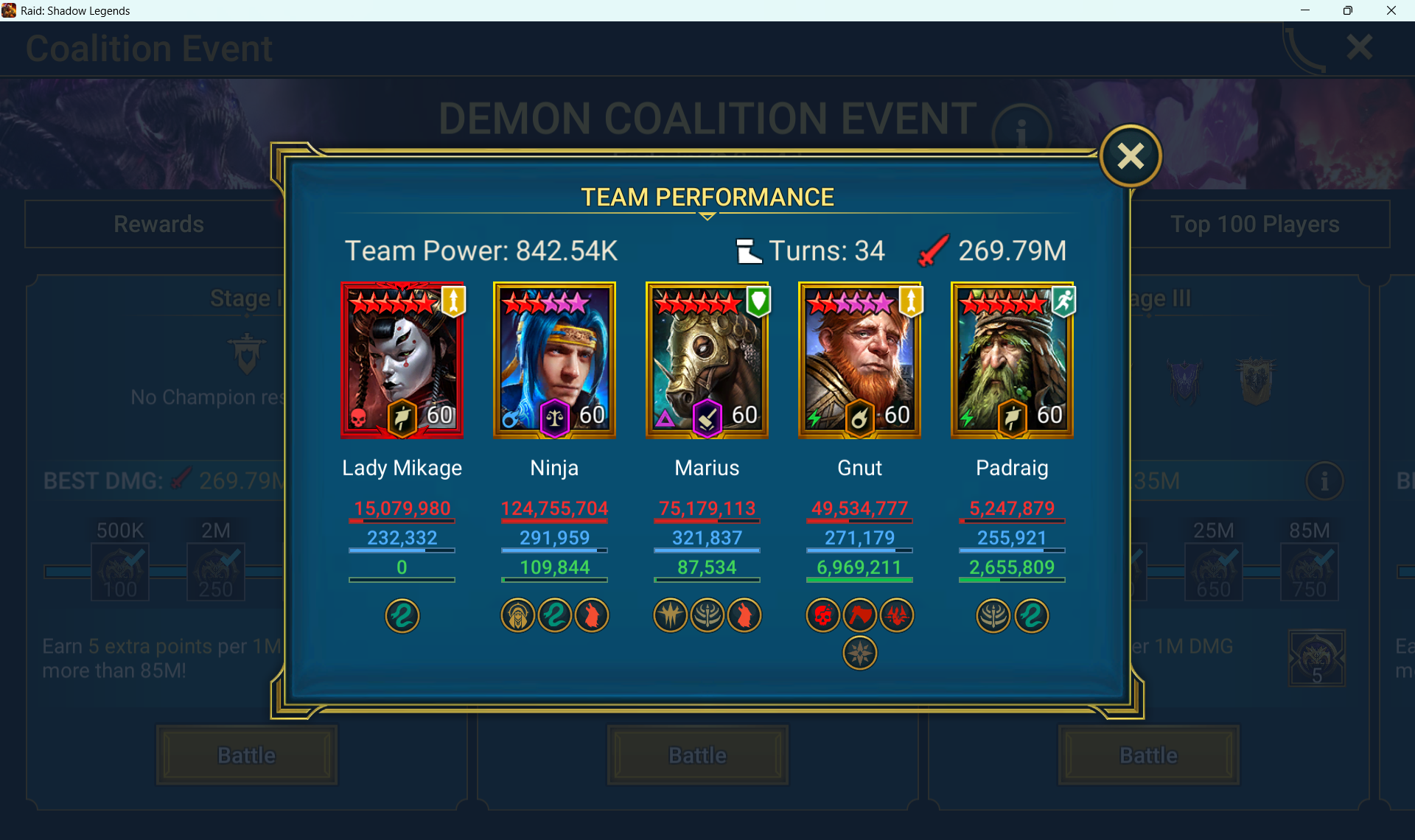
Task: Select Padraig's champion portrait
Action: click(1012, 360)
